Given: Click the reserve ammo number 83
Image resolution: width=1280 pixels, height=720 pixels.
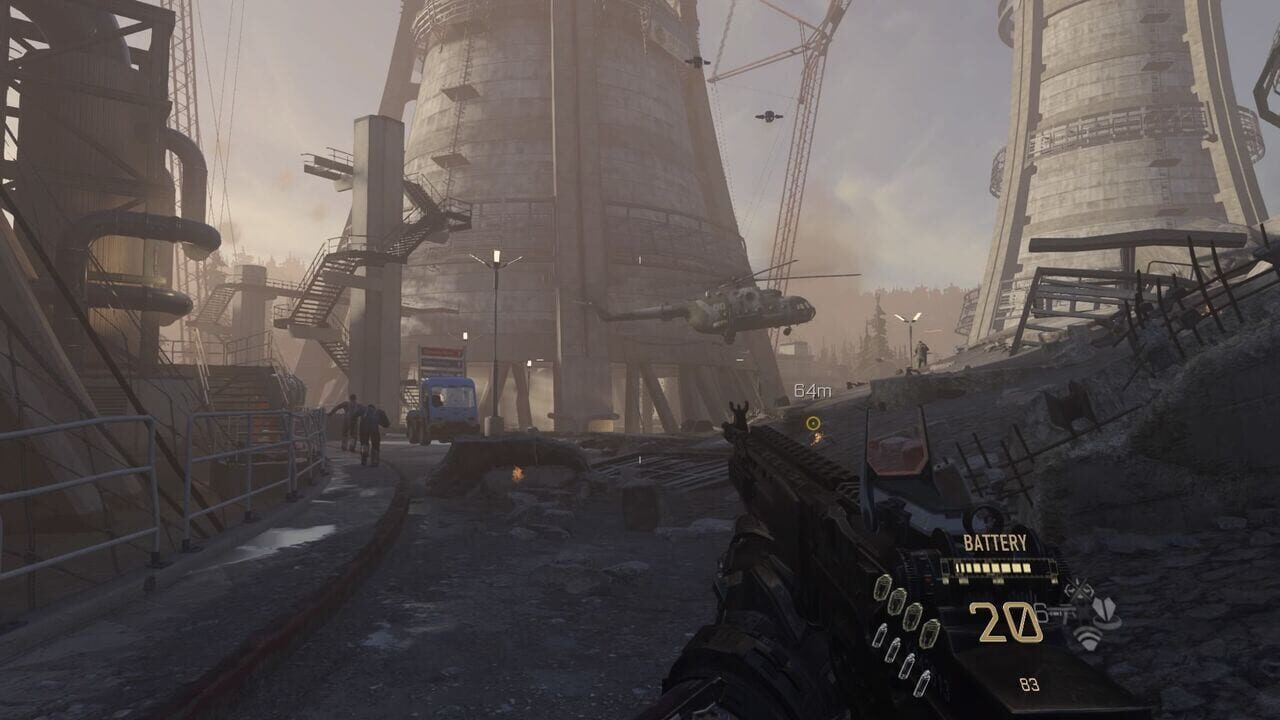Looking at the screenshot, I should click(1029, 682).
